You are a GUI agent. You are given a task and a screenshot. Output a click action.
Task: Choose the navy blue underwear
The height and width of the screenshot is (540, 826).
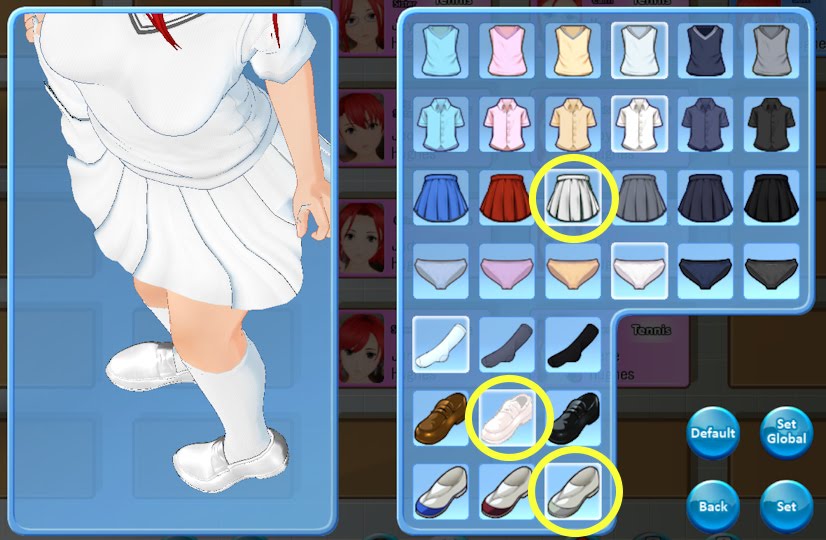point(706,270)
